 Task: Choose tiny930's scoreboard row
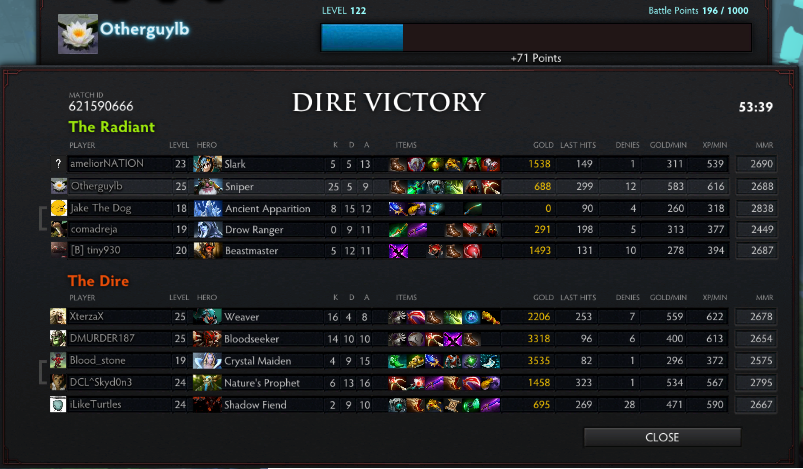[x=95, y=251]
